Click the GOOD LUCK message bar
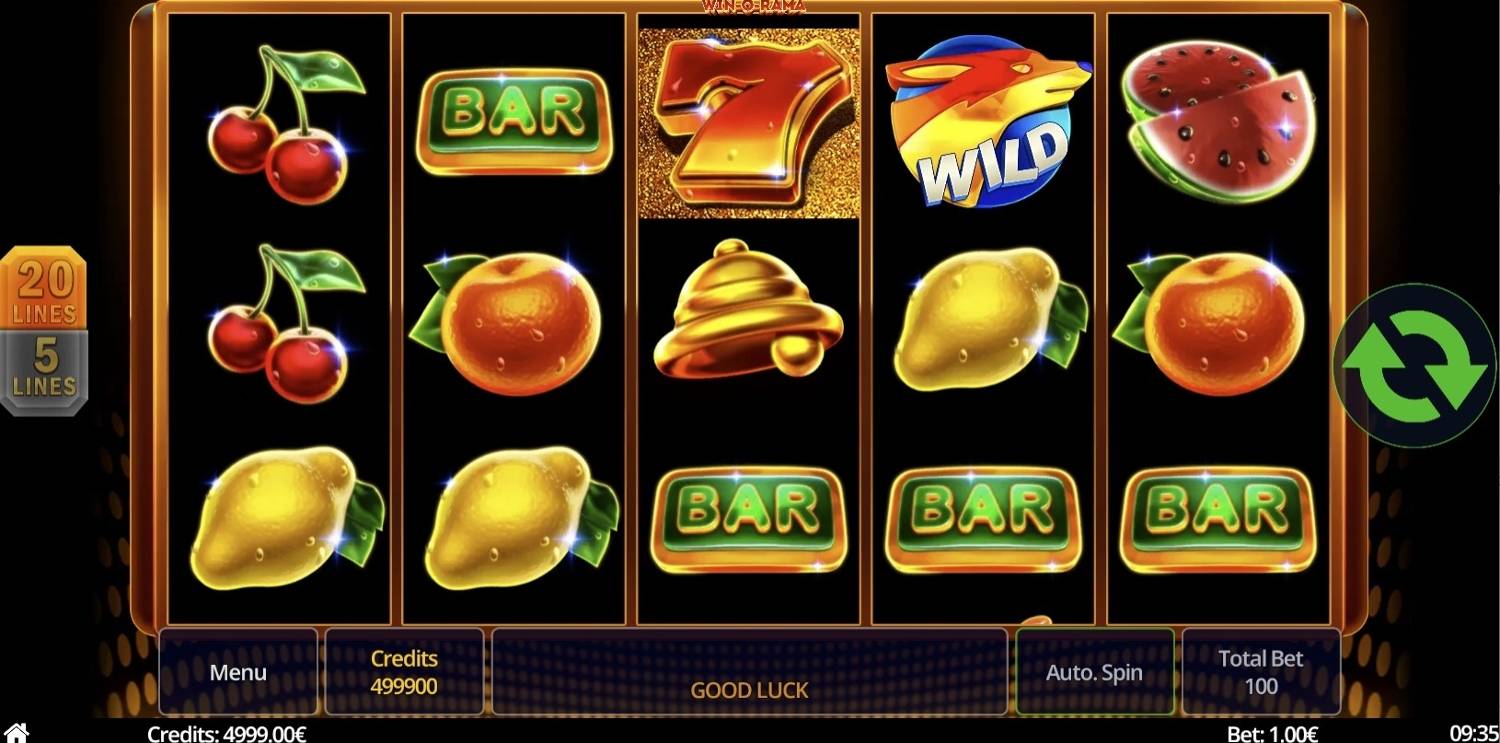This screenshot has height=743, width=1500. coord(748,689)
